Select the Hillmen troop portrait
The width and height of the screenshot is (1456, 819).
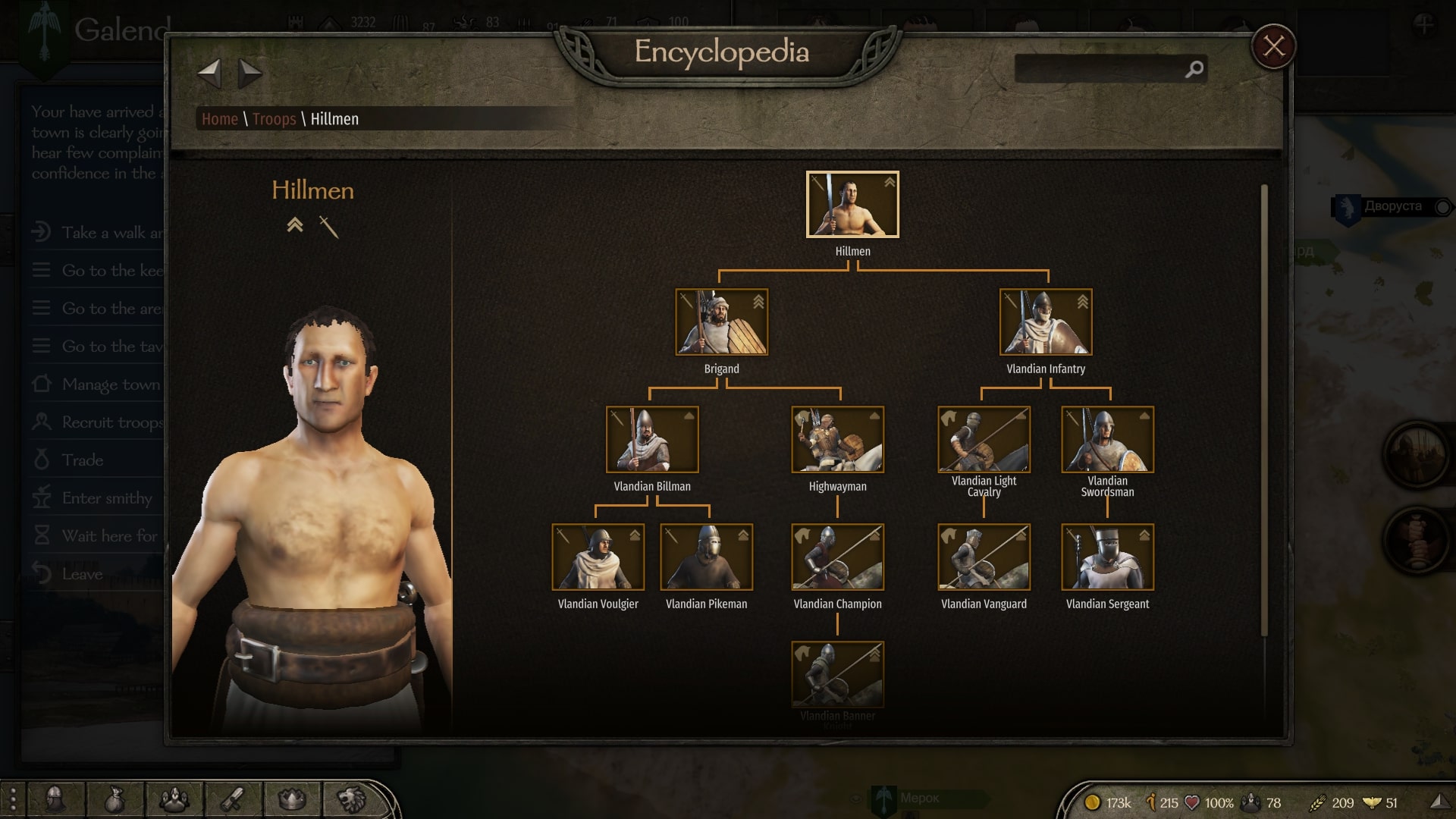click(852, 205)
